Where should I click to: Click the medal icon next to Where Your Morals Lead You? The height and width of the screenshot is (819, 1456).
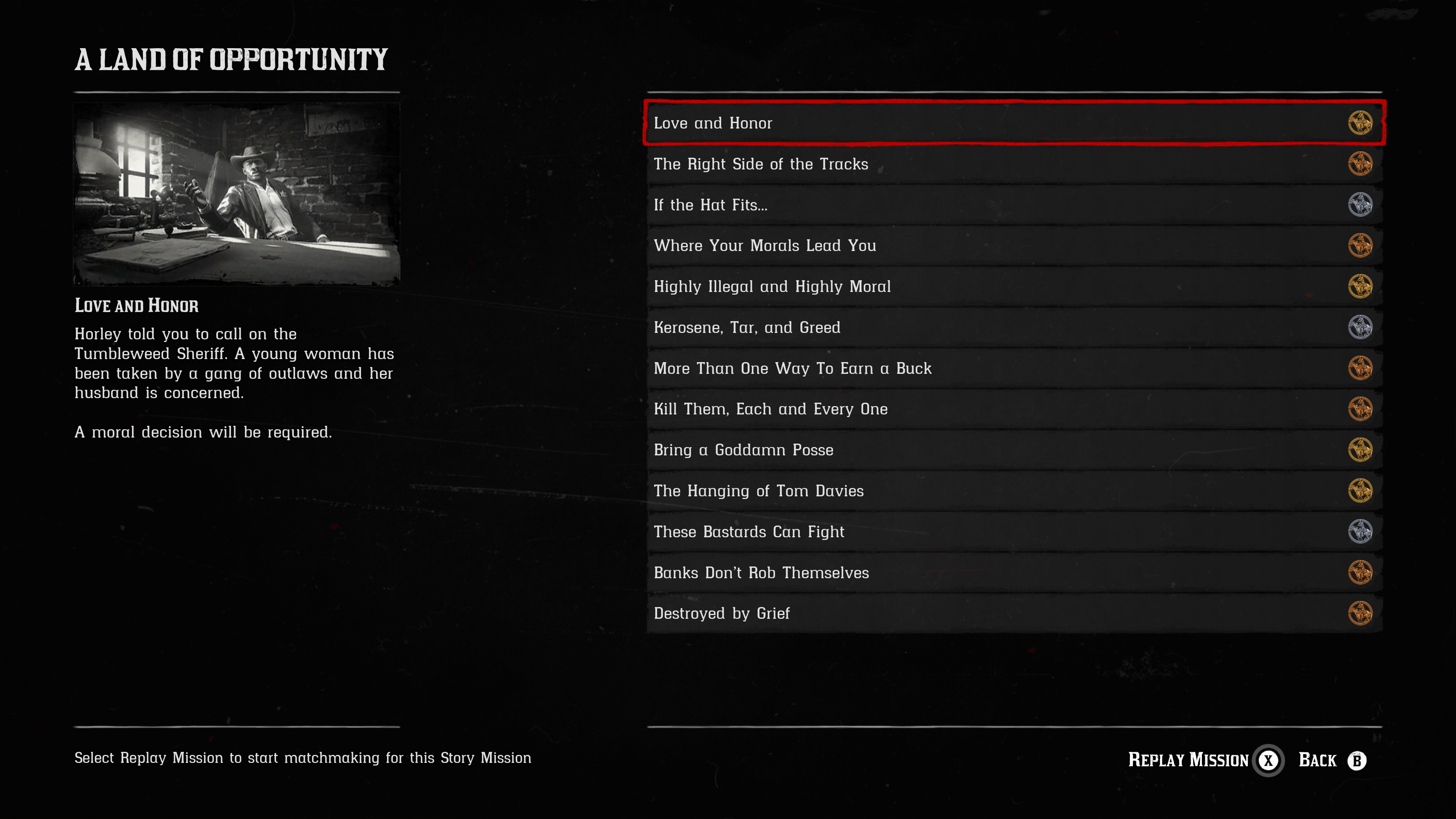tap(1360, 245)
